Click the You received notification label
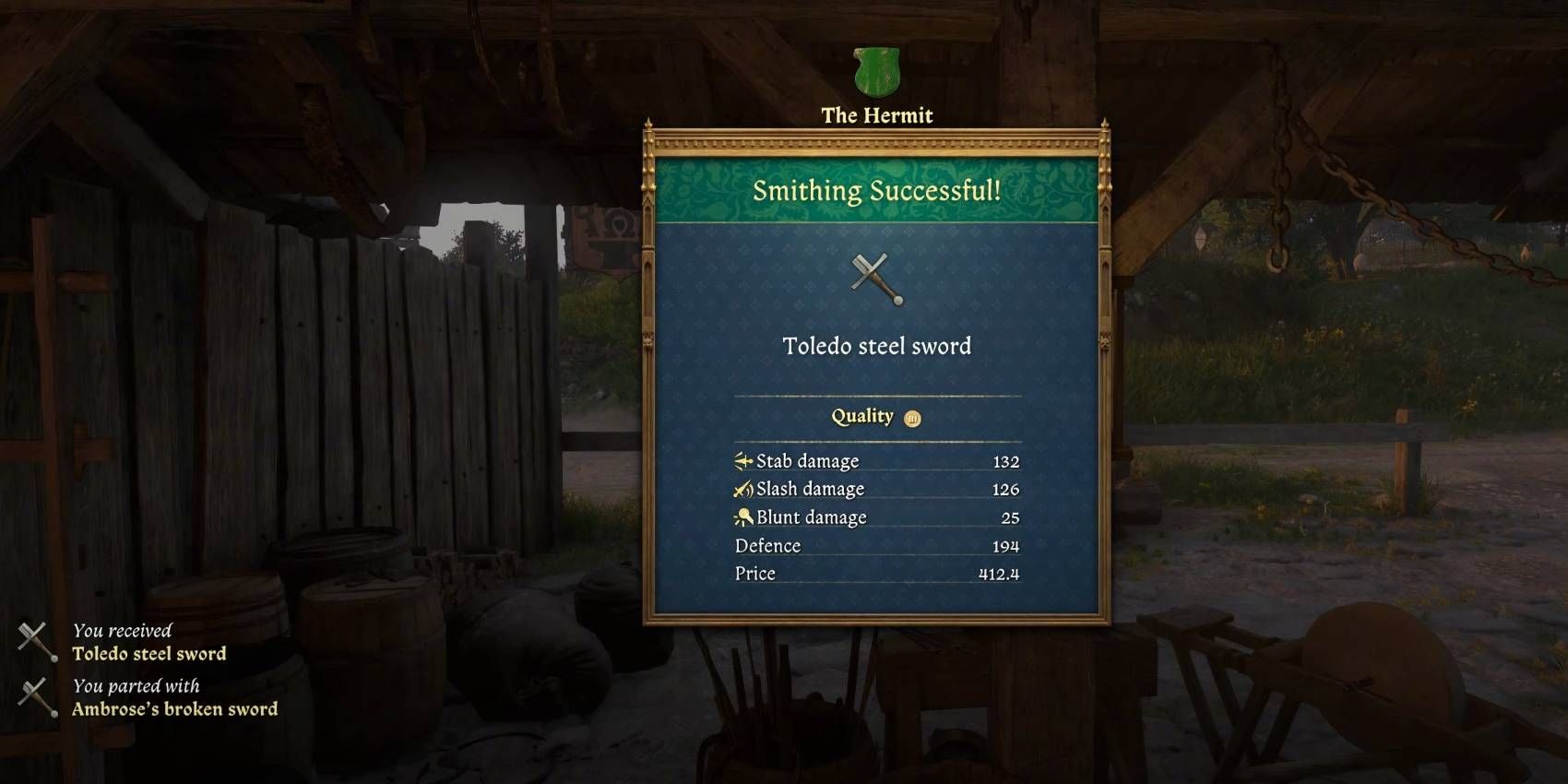Screen dimensions: 1568x784 [123, 631]
